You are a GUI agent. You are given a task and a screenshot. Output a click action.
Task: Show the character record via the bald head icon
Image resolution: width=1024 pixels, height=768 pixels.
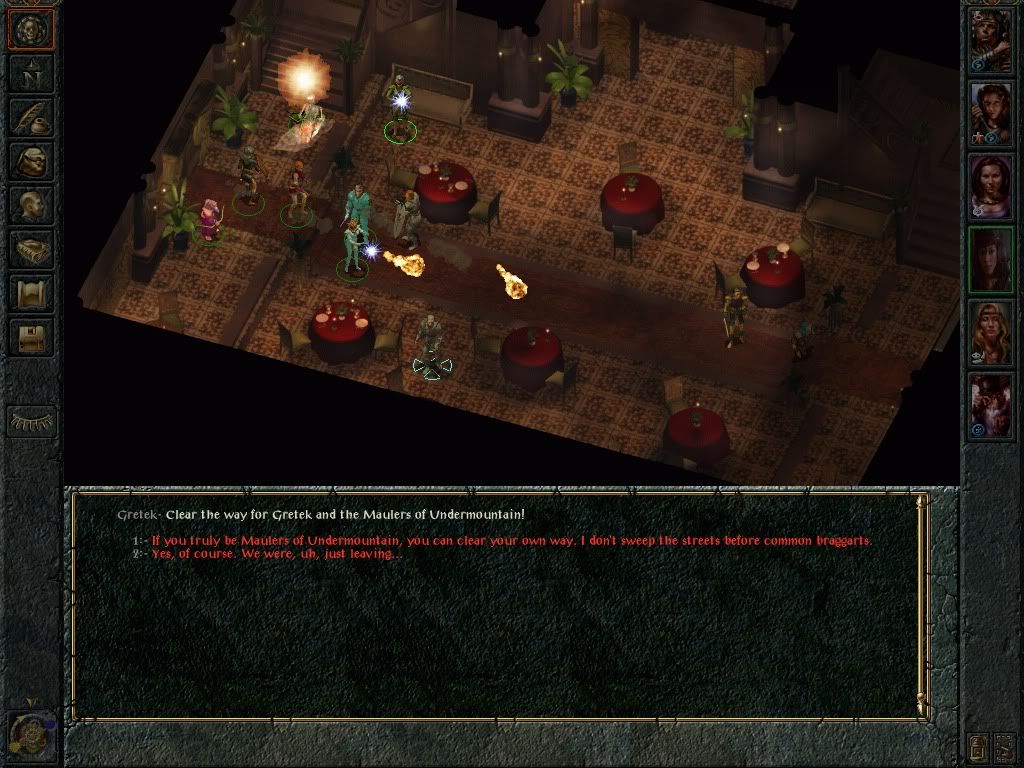31,205
